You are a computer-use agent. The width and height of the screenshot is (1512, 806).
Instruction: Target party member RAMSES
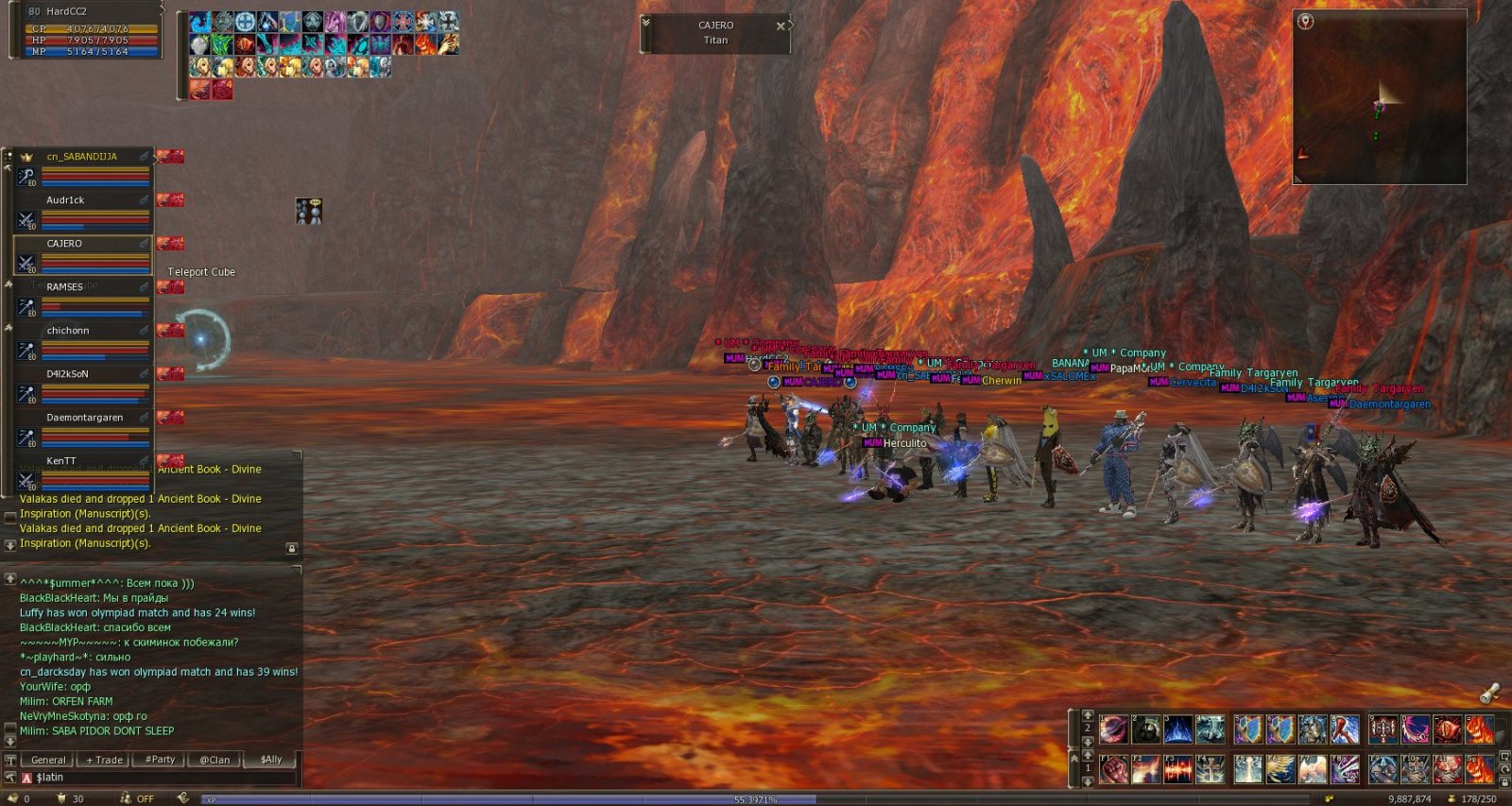pyautogui.click(x=64, y=287)
